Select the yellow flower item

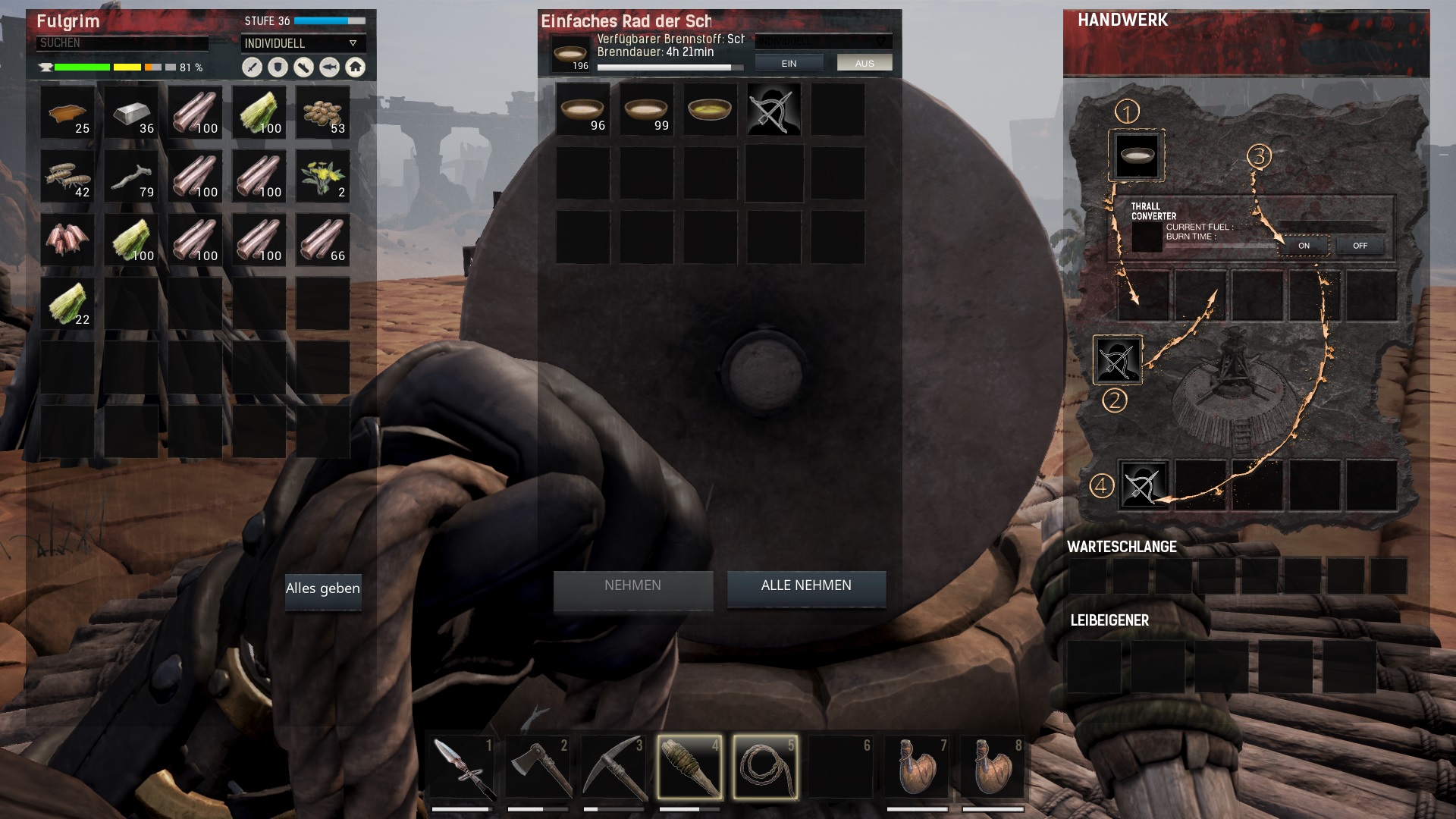(323, 177)
